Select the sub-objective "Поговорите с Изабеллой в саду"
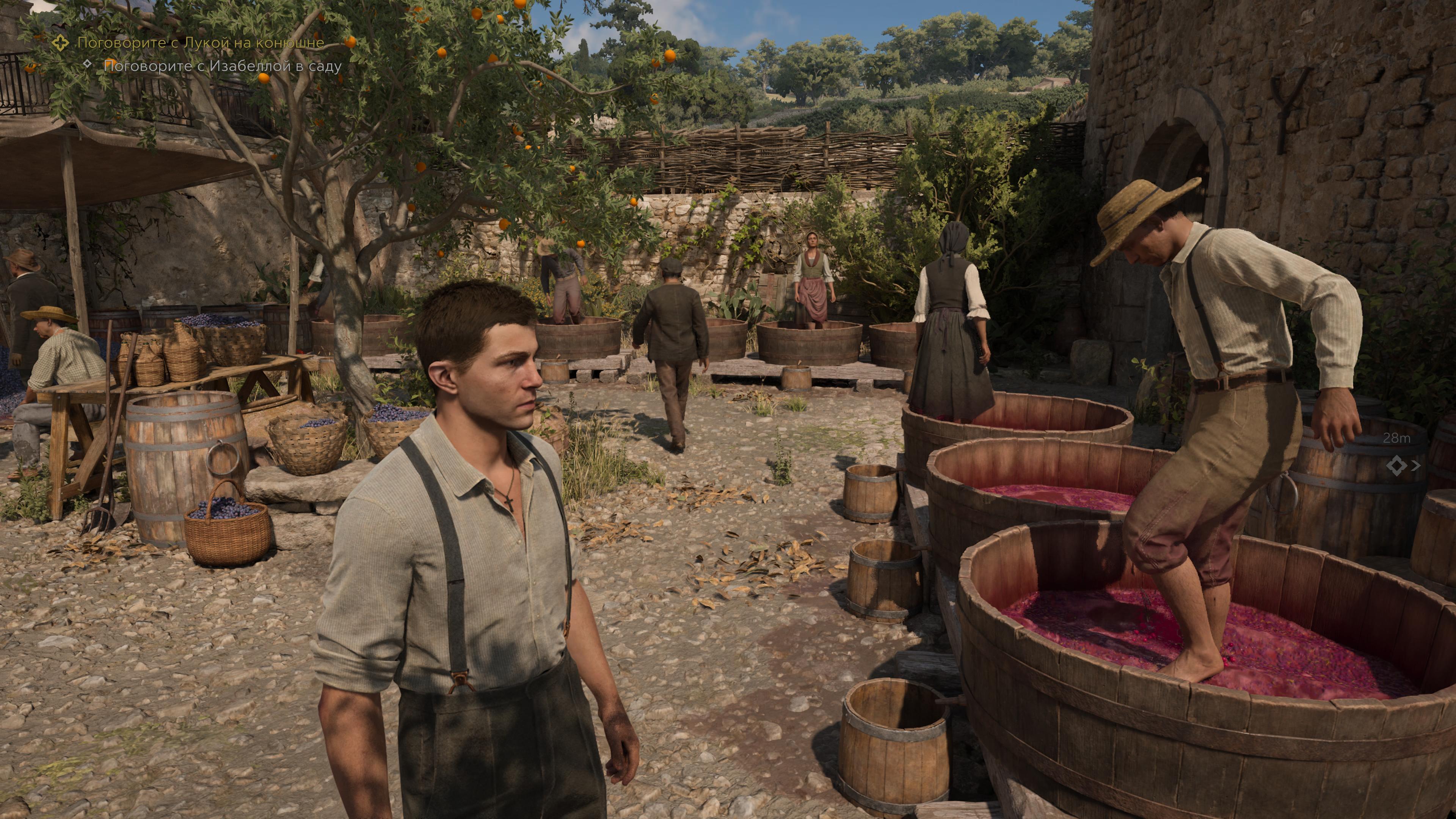 click(x=223, y=66)
